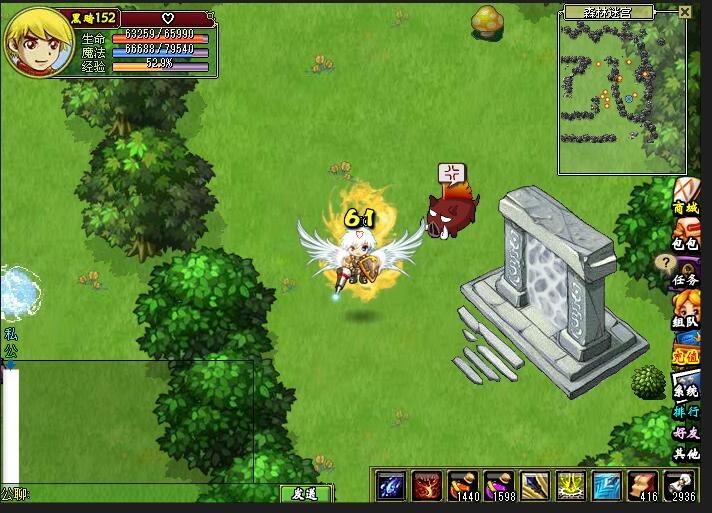Show the 排行 rankings list

(x=686, y=411)
